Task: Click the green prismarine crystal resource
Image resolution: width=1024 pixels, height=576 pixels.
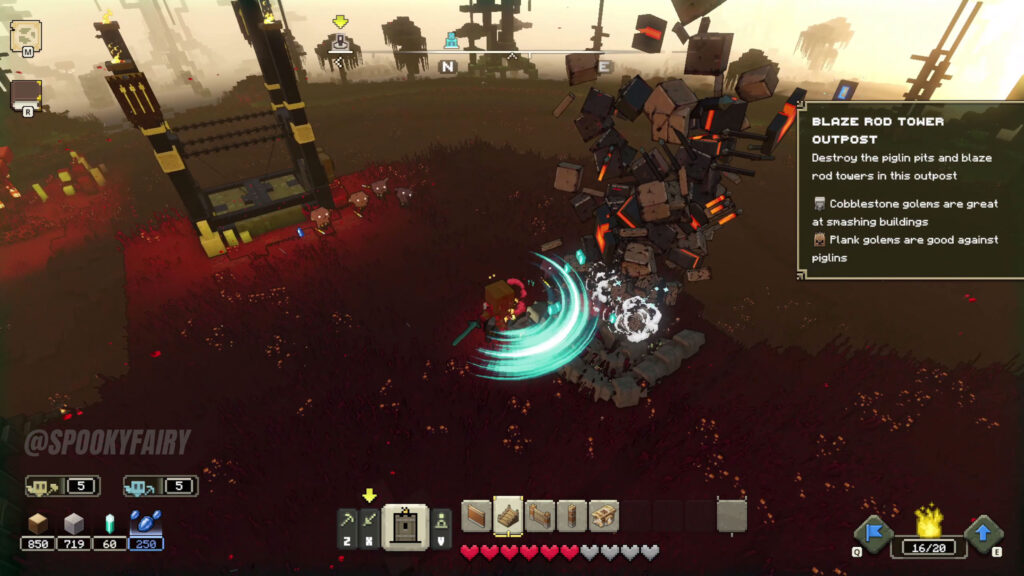Action: pyautogui.click(x=110, y=523)
